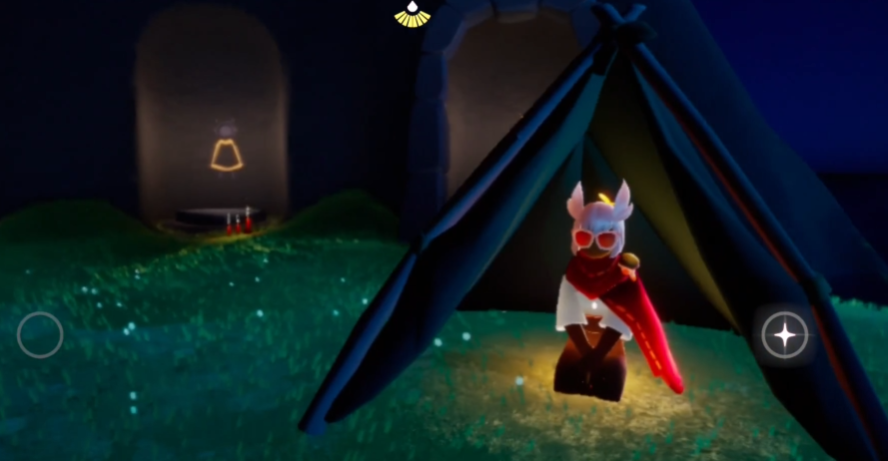Tap the four-pointed star action button
The height and width of the screenshot is (461, 888).
pyautogui.click(x=785, y=335)
